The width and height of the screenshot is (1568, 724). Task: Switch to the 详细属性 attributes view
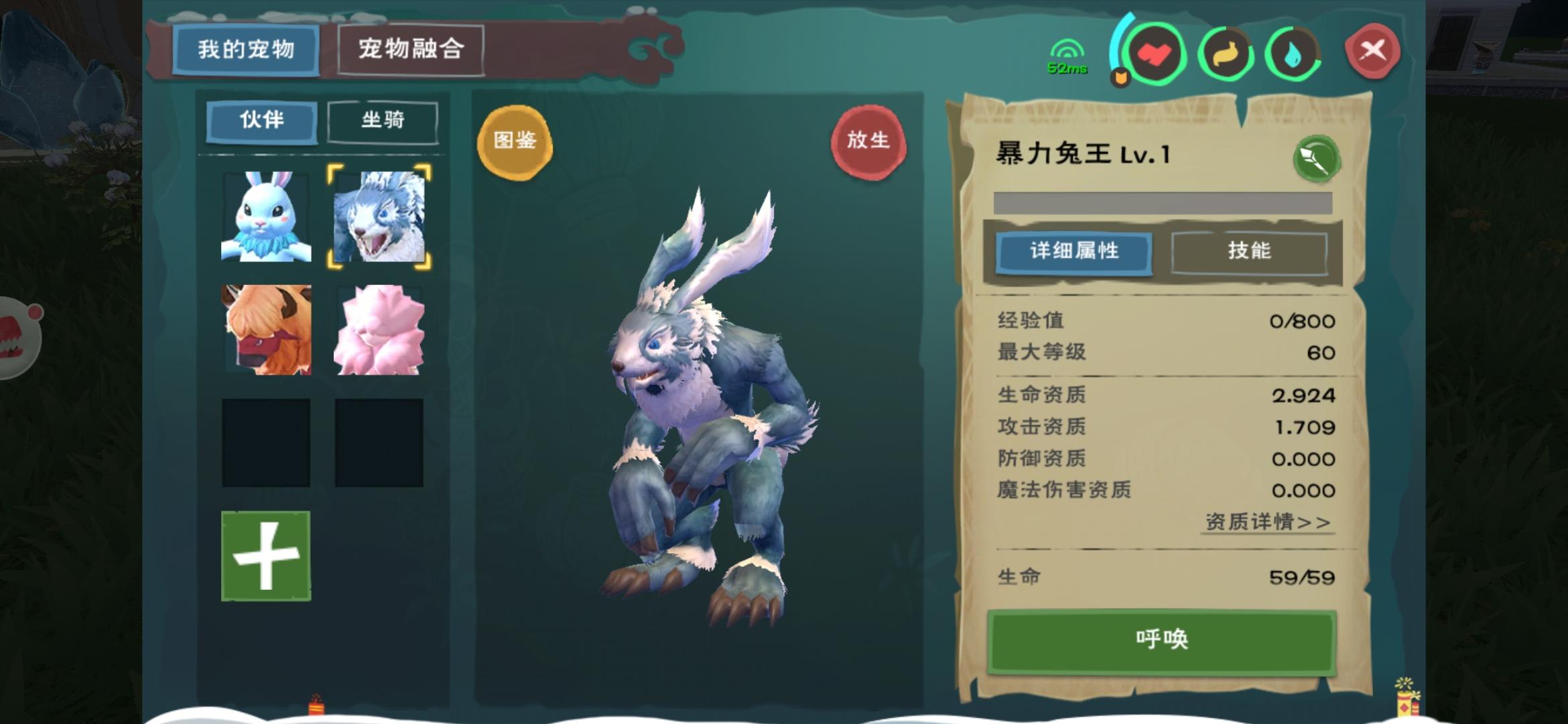[1074, 253]
